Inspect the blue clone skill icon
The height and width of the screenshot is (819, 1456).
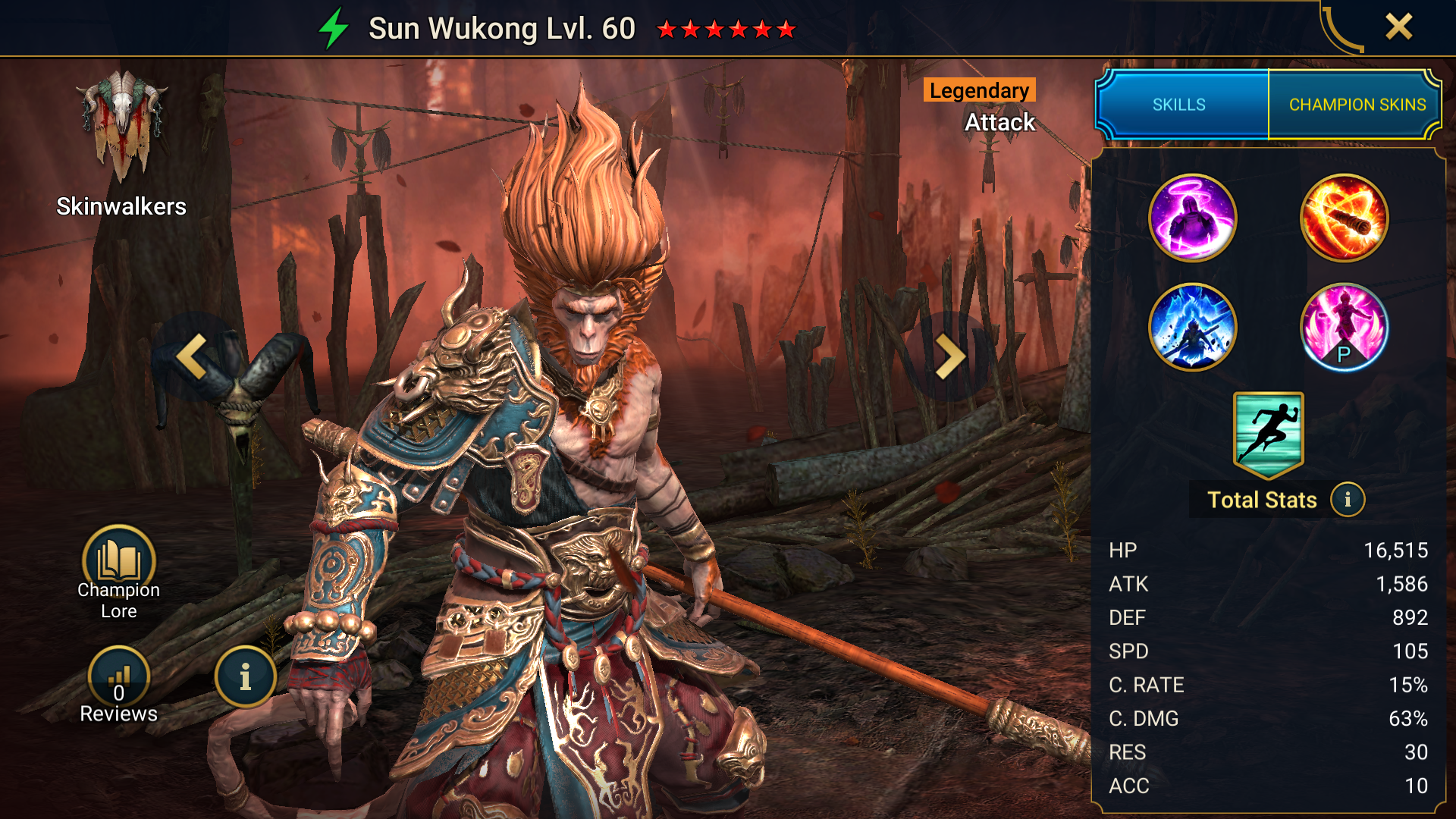click(x=1193, y=328)
